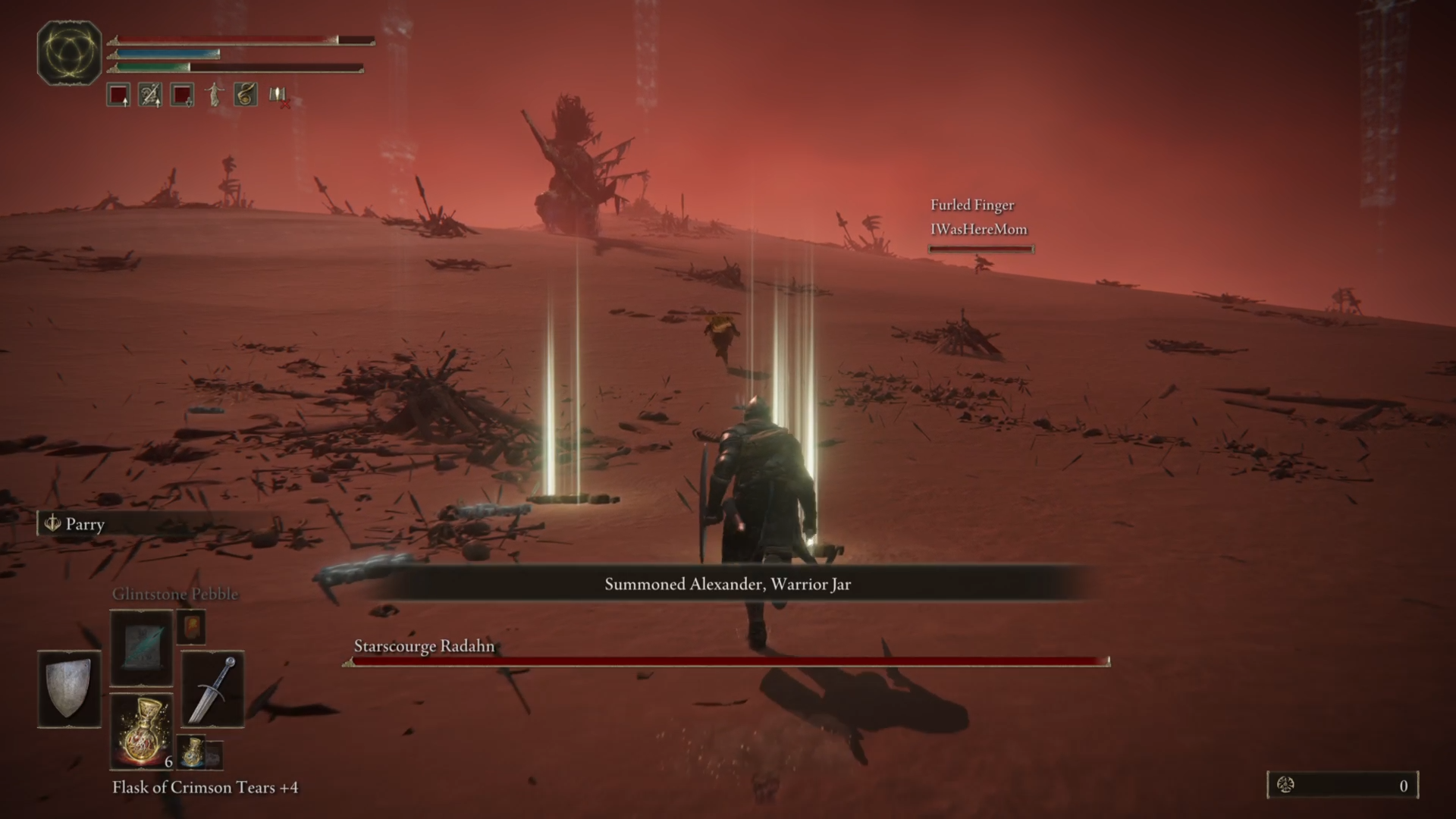The image size is (1456, 819).
Task: Click the Elden Ring emblem beside the health bars
Action: [x=68, y=55]
